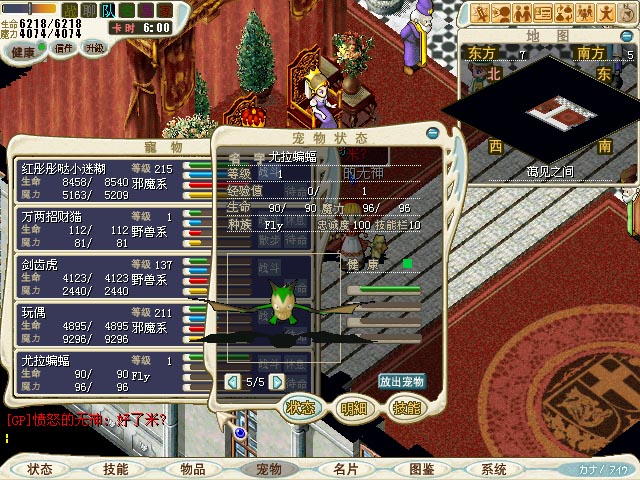
Task: Collapse the 地图 map panel
Action: tap(625, 34)
